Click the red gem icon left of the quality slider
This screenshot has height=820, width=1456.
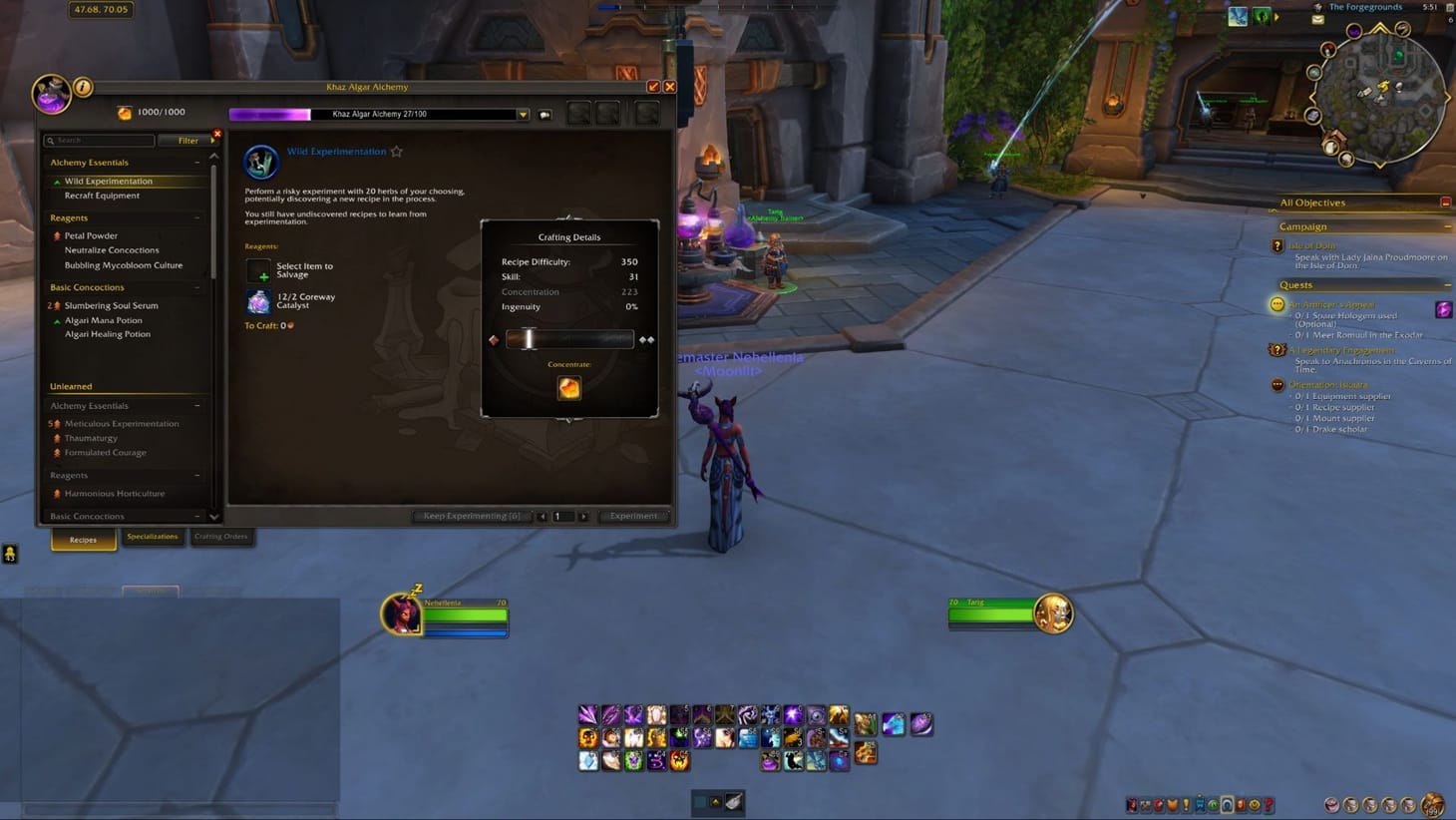click(493, 339)
